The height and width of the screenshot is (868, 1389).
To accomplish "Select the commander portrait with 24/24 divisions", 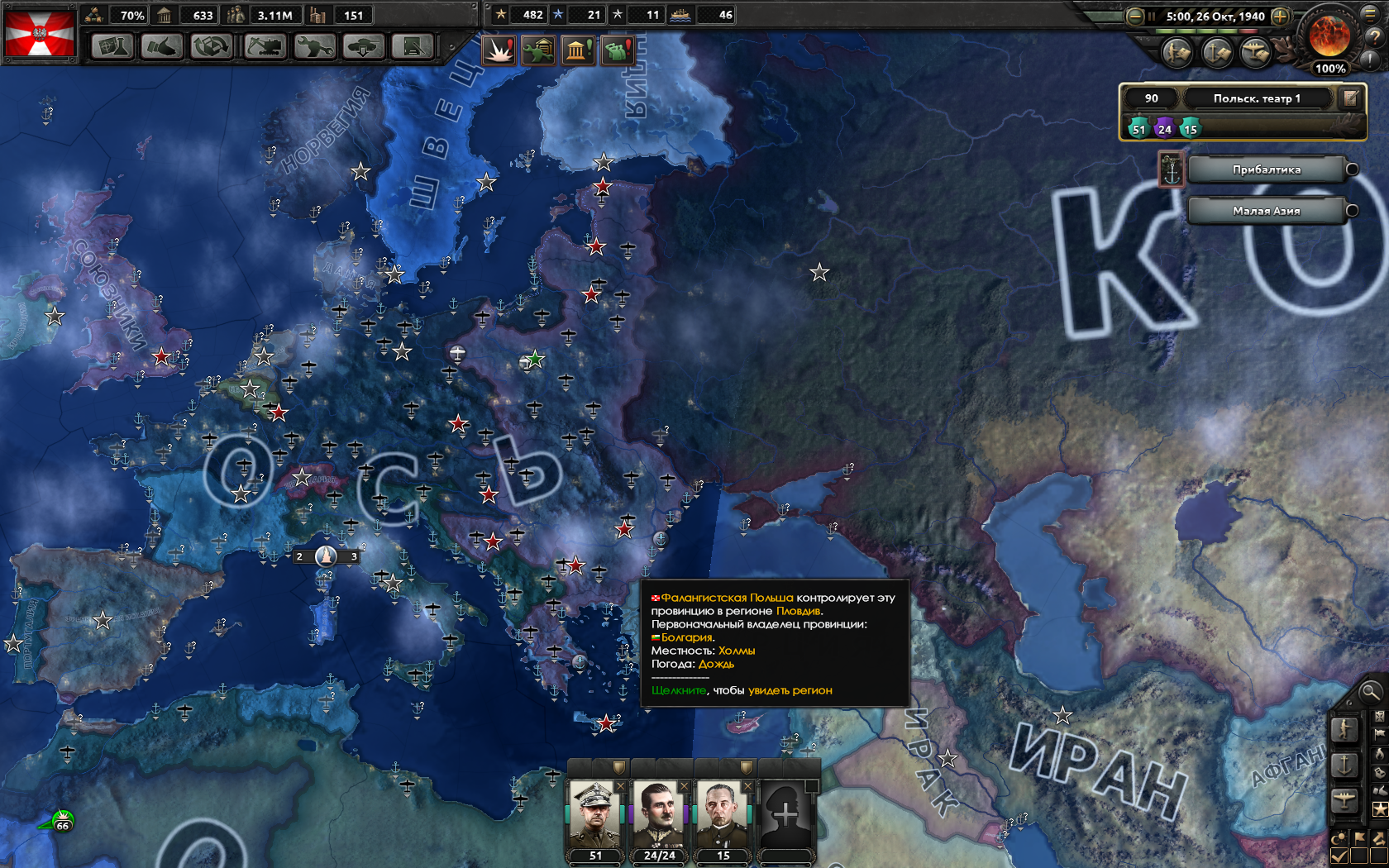I will pos(659,816).
